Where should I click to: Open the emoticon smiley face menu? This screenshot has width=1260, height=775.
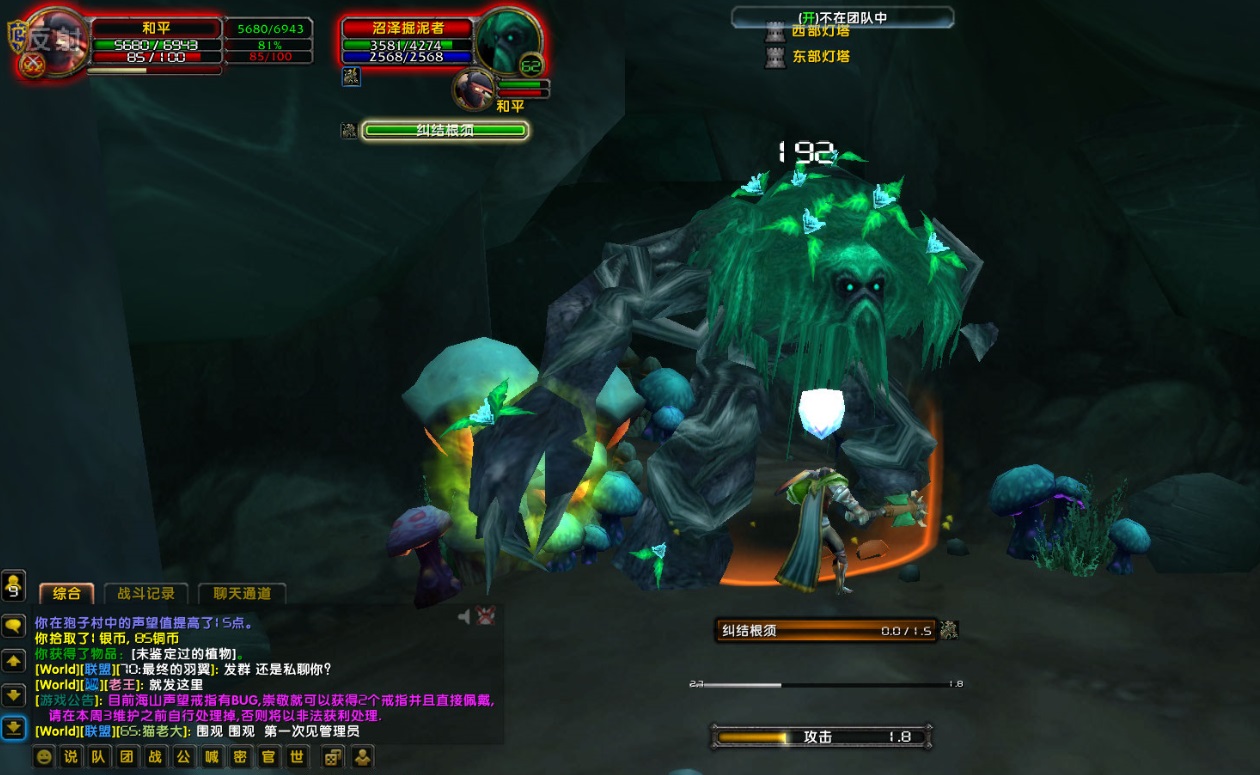tap(44, 757)
